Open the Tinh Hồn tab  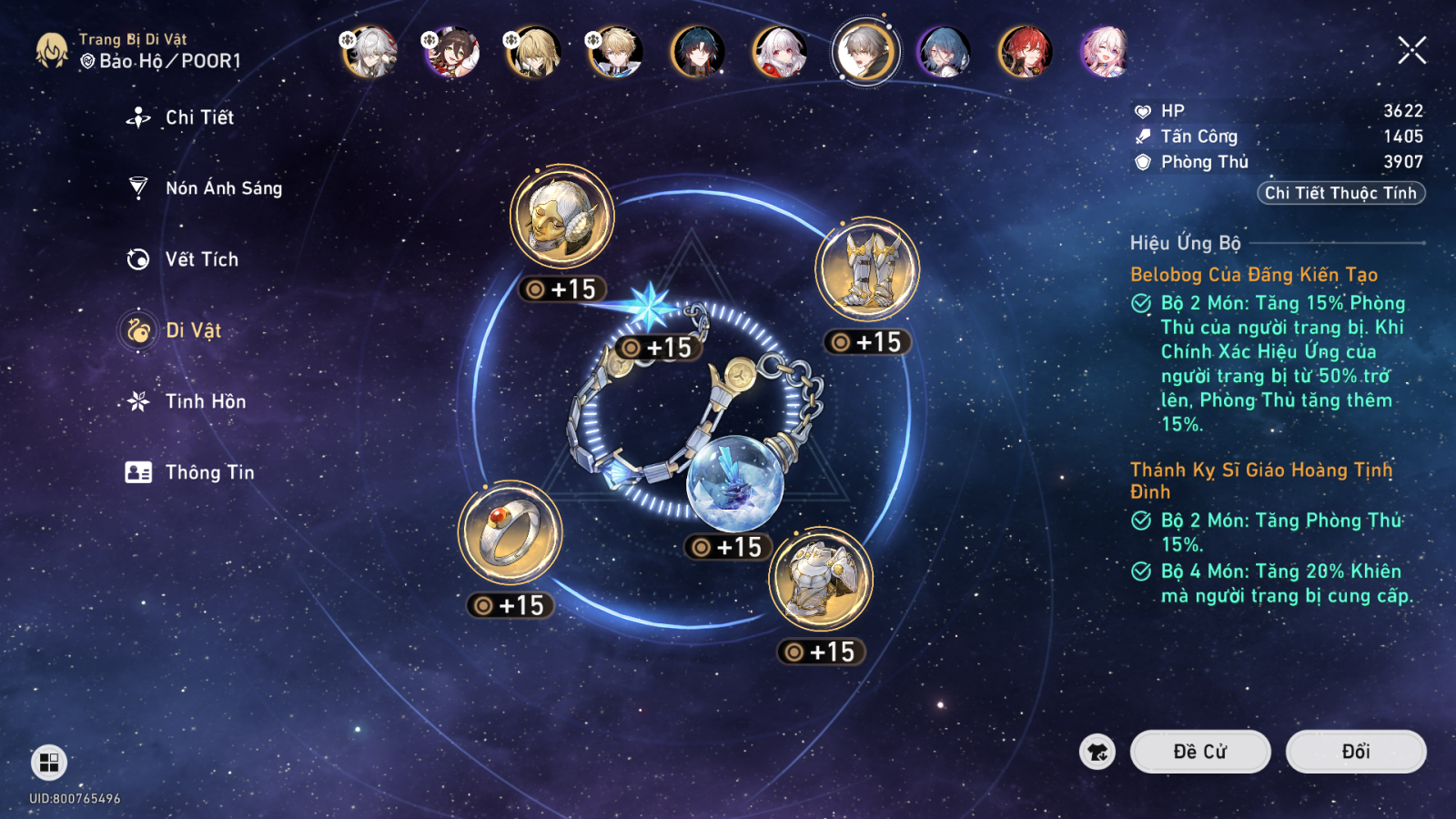205,401
